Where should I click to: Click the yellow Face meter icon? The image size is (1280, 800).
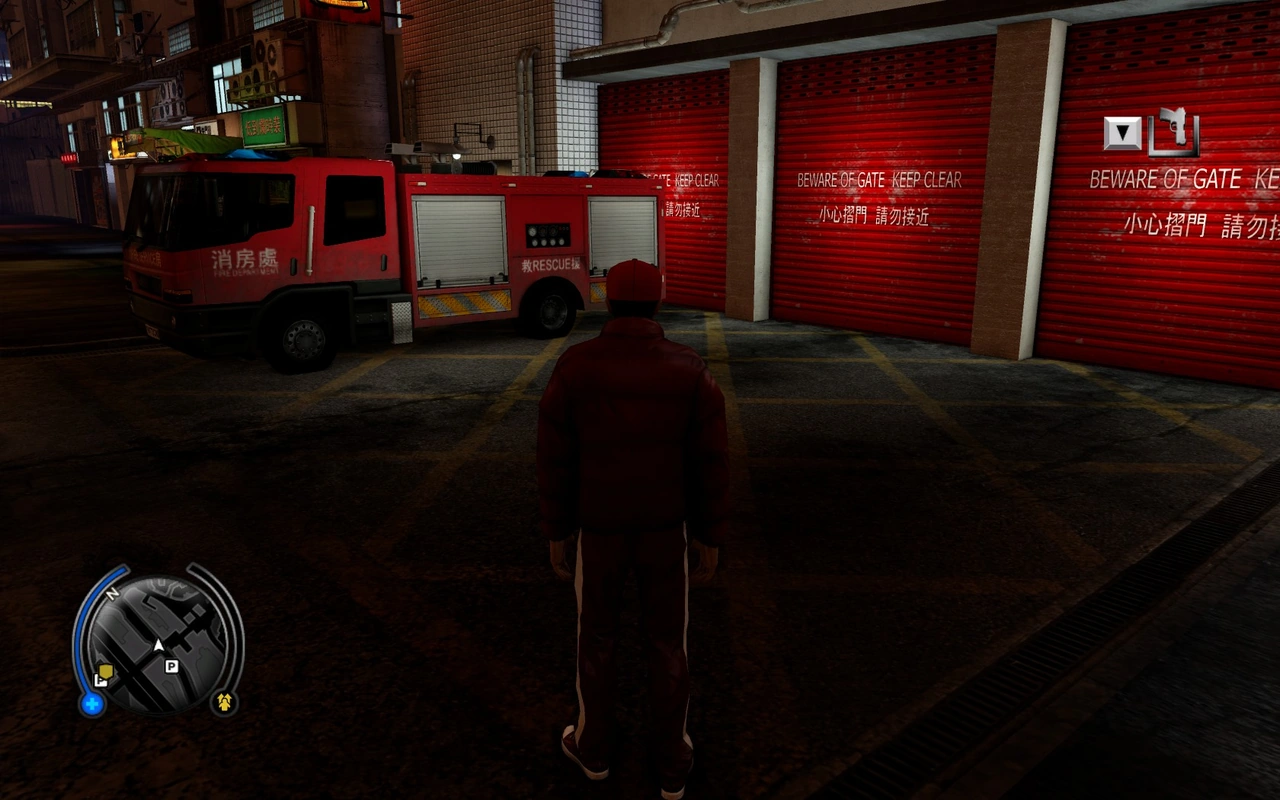coord(224,702)
